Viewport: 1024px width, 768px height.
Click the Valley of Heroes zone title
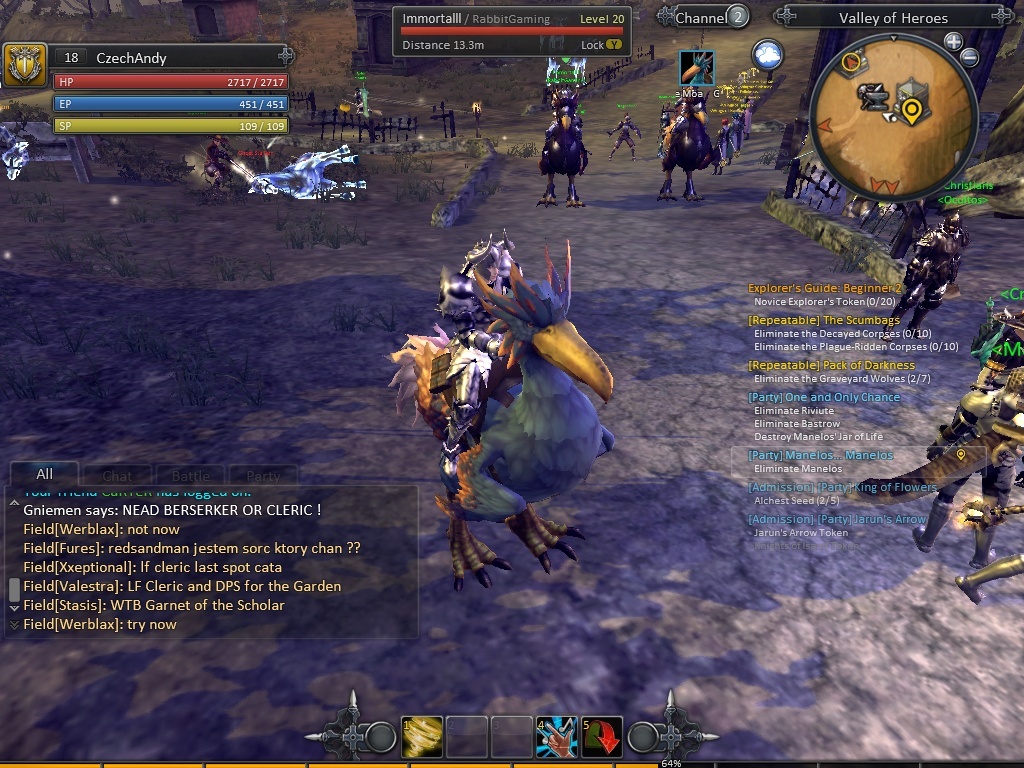(893, 17)
